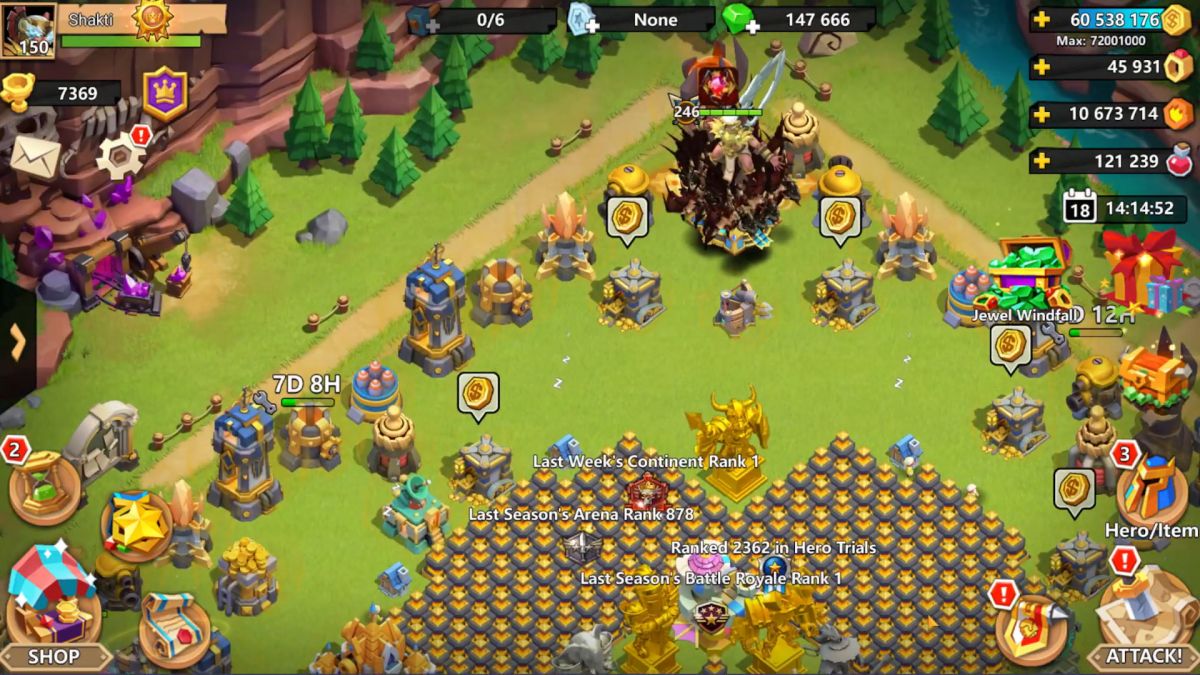This screenshot has height=675, width=1200.
Task: Buy more gold via the plus button
Action: point(1043,20)
